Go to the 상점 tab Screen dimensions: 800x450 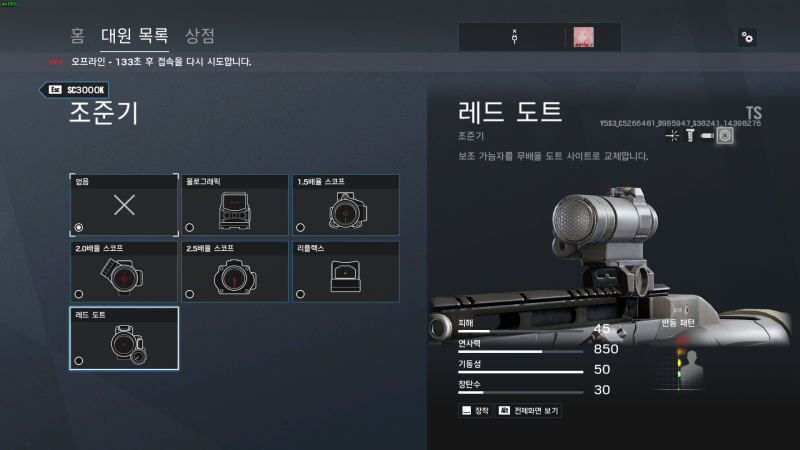(200, 36)
